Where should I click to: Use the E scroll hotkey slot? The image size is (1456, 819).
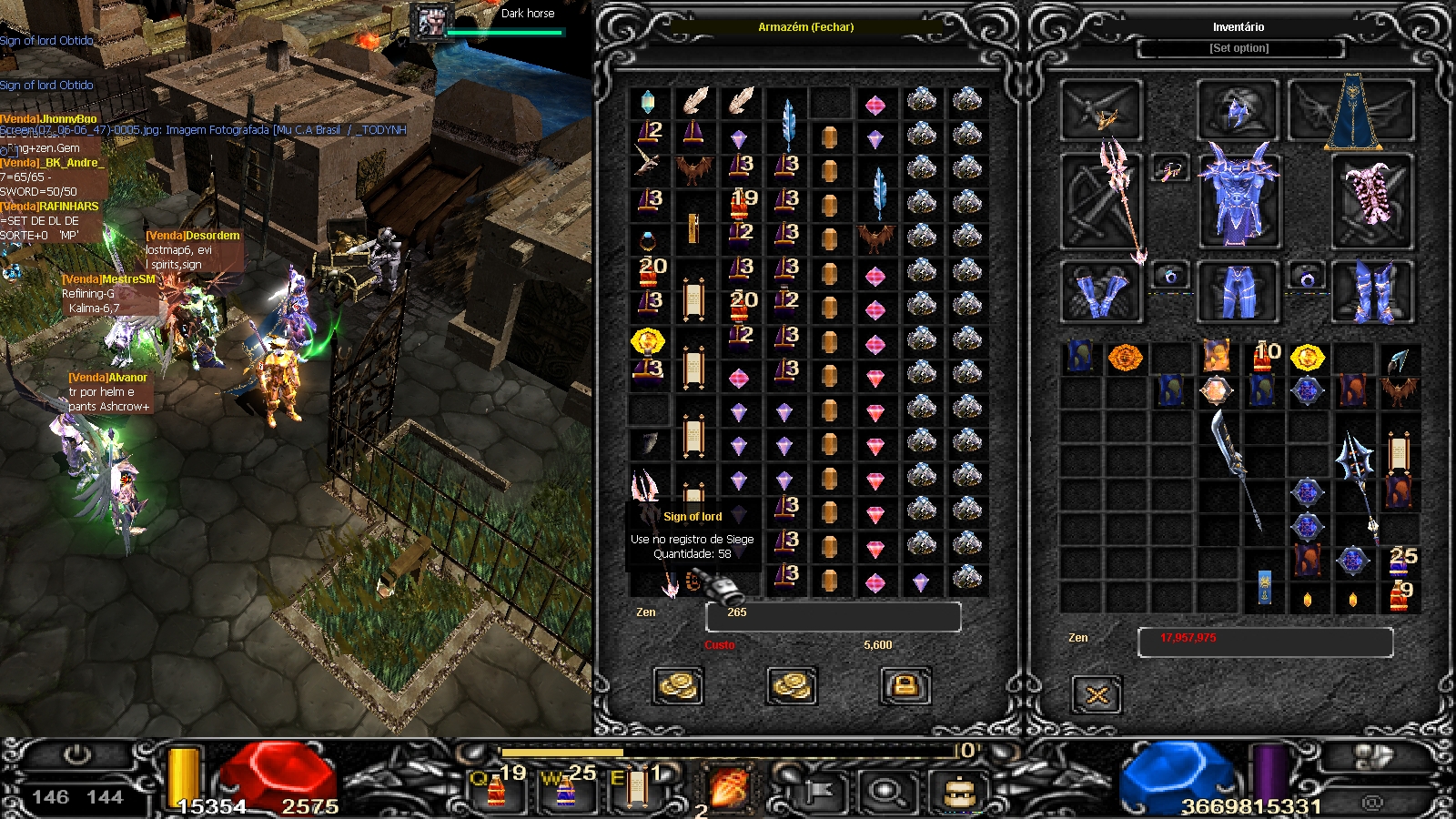tap(636, 788)
